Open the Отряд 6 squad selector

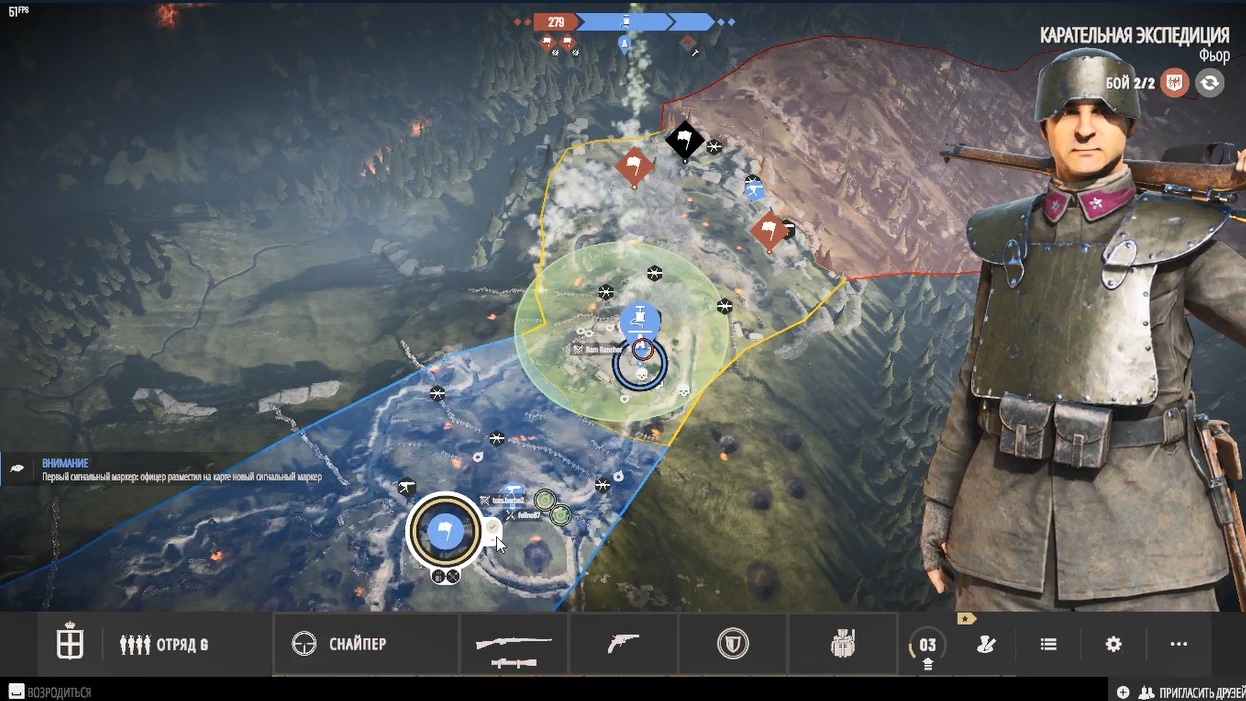pos(165,645)
